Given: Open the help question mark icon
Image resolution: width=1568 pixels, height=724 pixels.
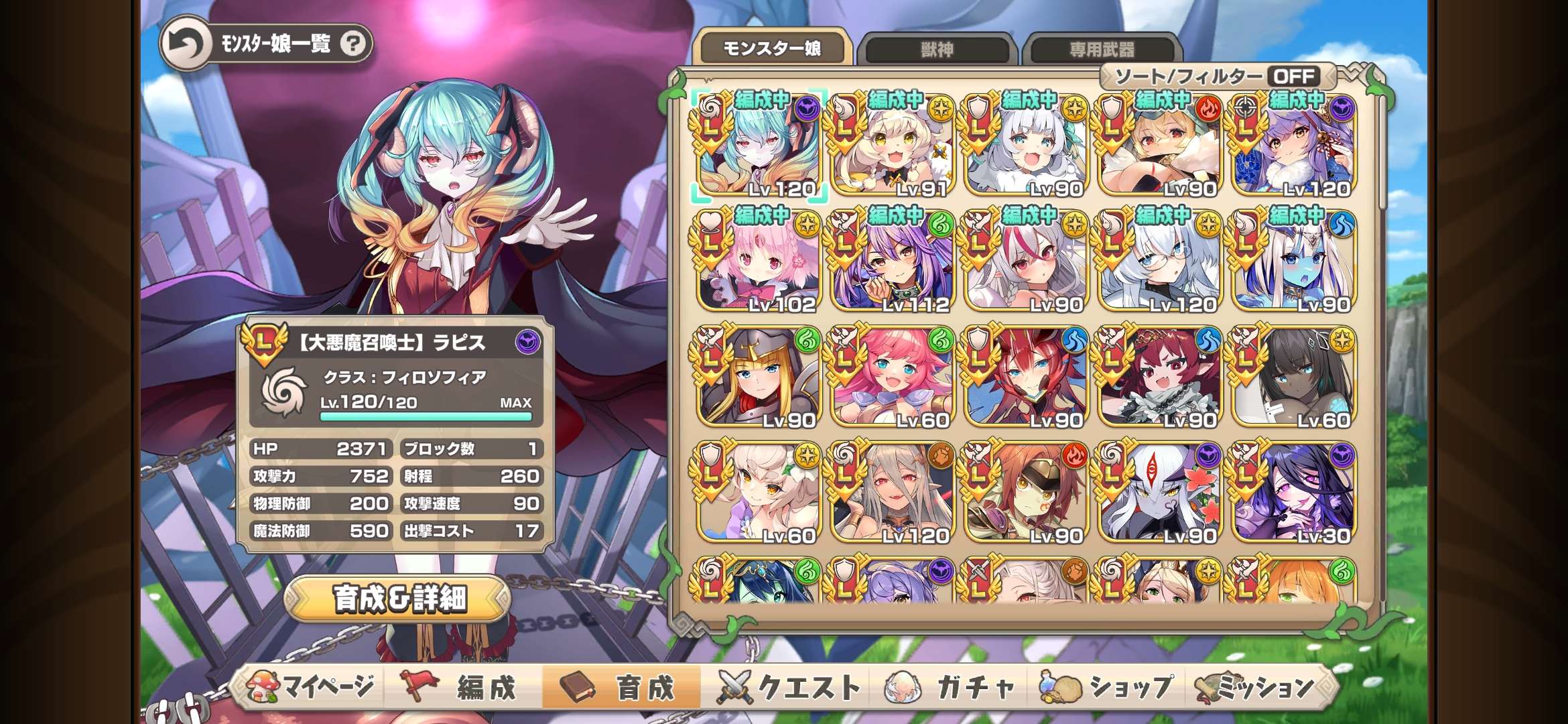Looking at the screenshot, I should coord(353,44).
